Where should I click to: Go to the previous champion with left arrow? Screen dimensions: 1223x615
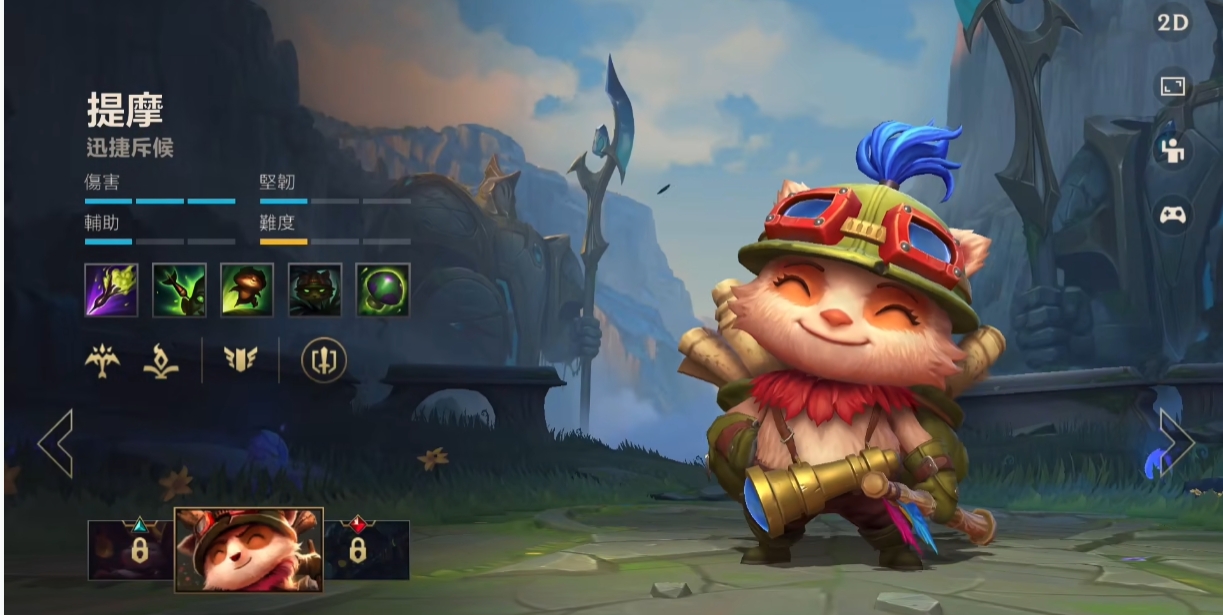point(56,443)
